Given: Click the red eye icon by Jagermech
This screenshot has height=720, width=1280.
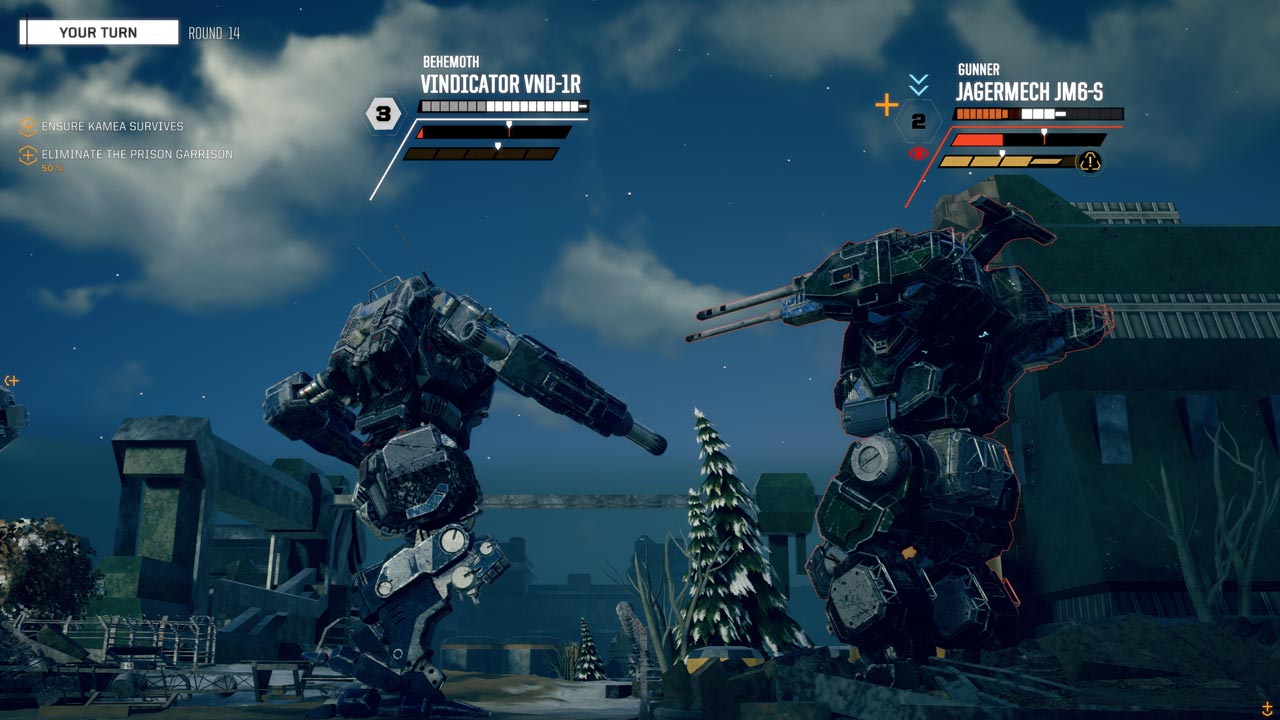Looking at the screenshot, I should (918, 154).
